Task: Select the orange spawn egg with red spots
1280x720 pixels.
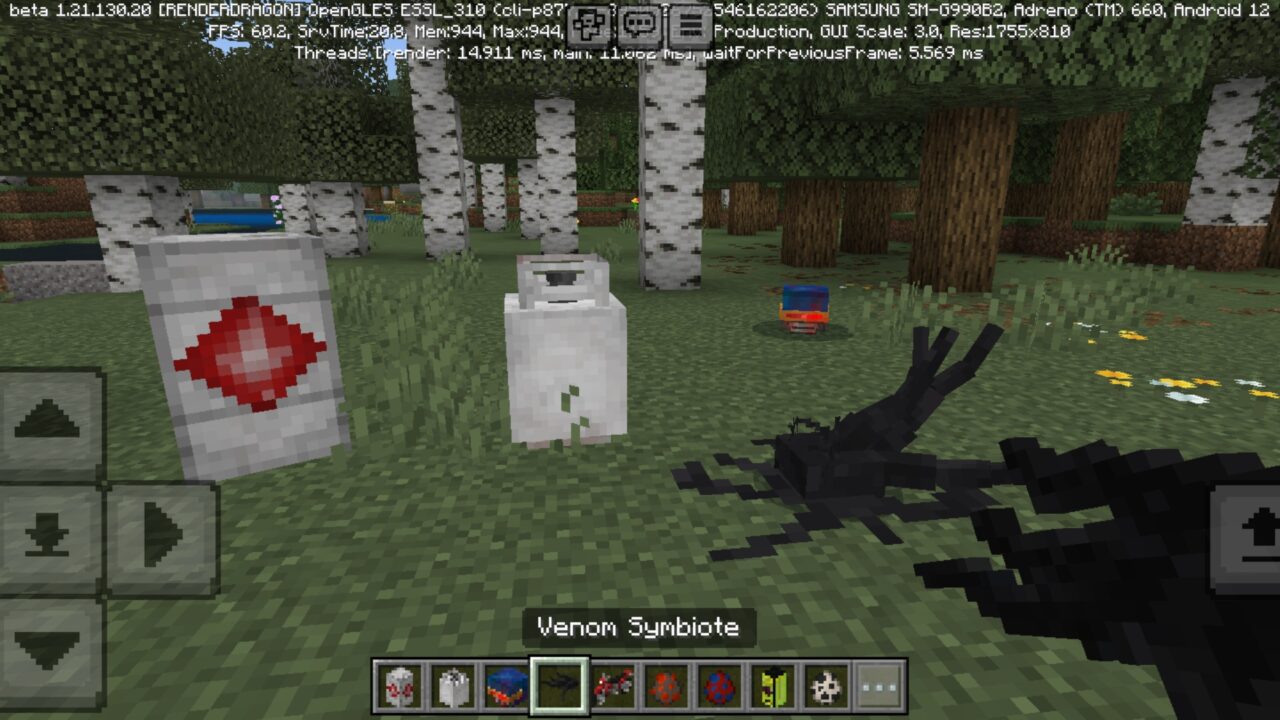Action: pos(667,686)
